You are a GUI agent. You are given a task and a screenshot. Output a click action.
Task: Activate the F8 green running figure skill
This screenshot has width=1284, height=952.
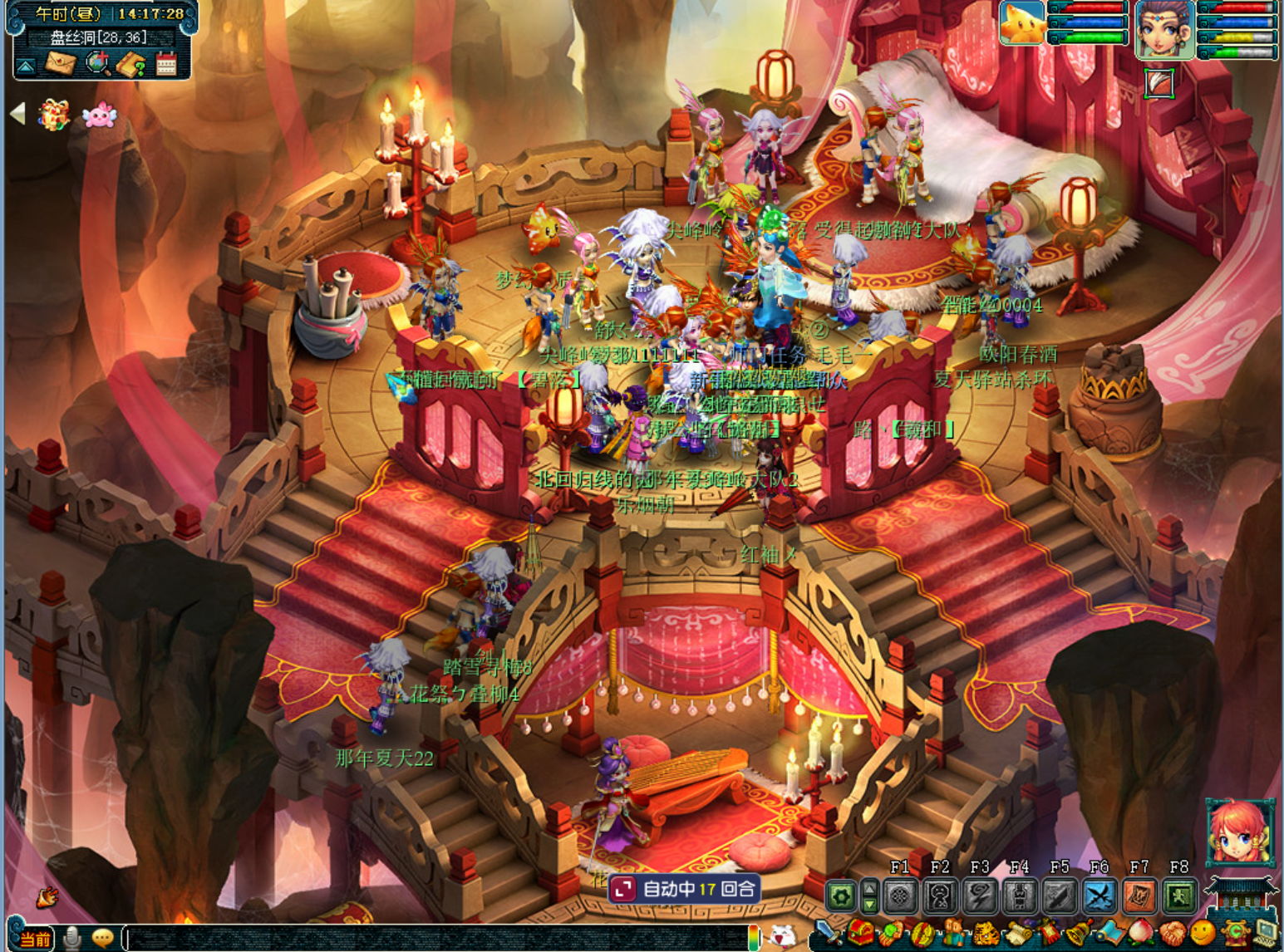click(x=1179, y=896)
